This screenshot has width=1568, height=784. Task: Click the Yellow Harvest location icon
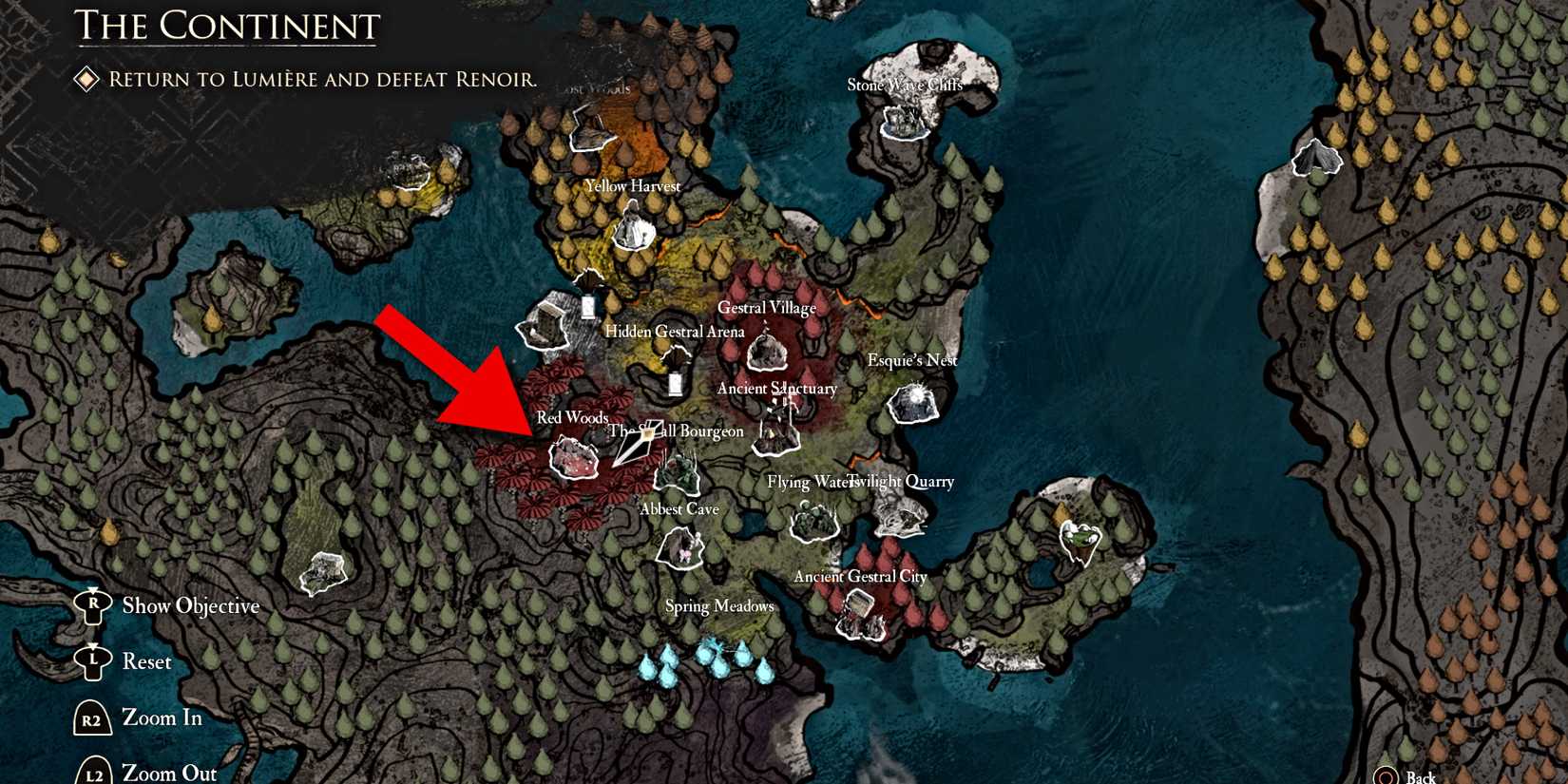(x=633, y=226)
